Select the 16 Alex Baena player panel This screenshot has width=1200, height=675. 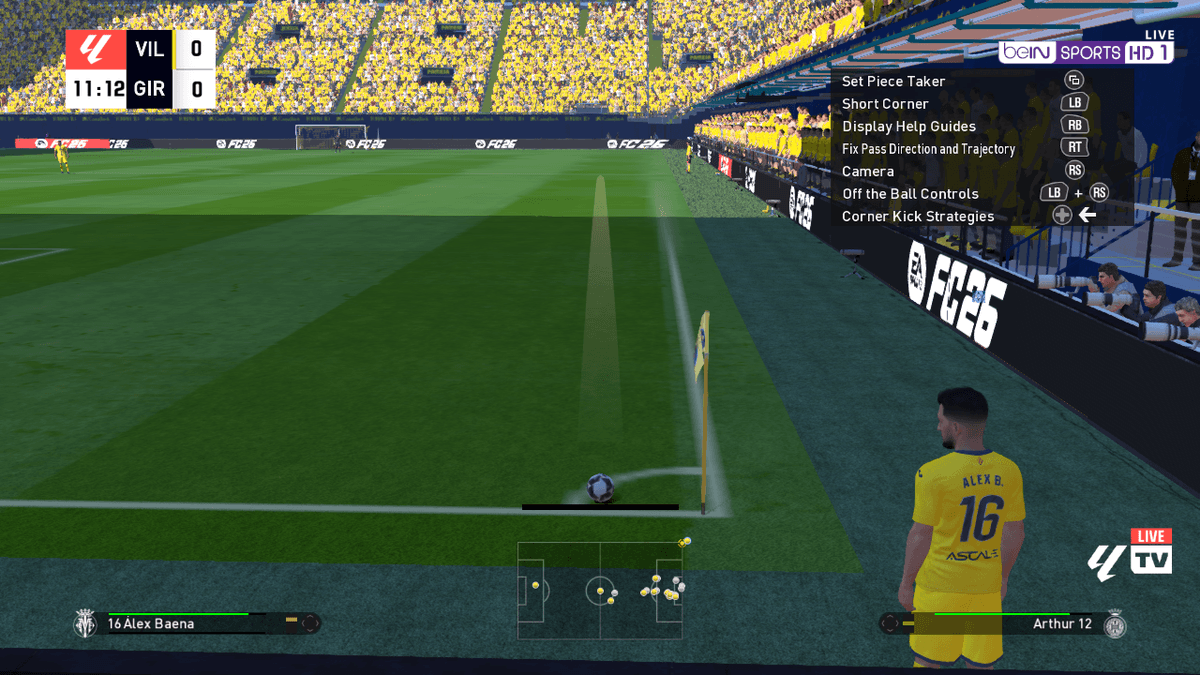click(196, 623)
